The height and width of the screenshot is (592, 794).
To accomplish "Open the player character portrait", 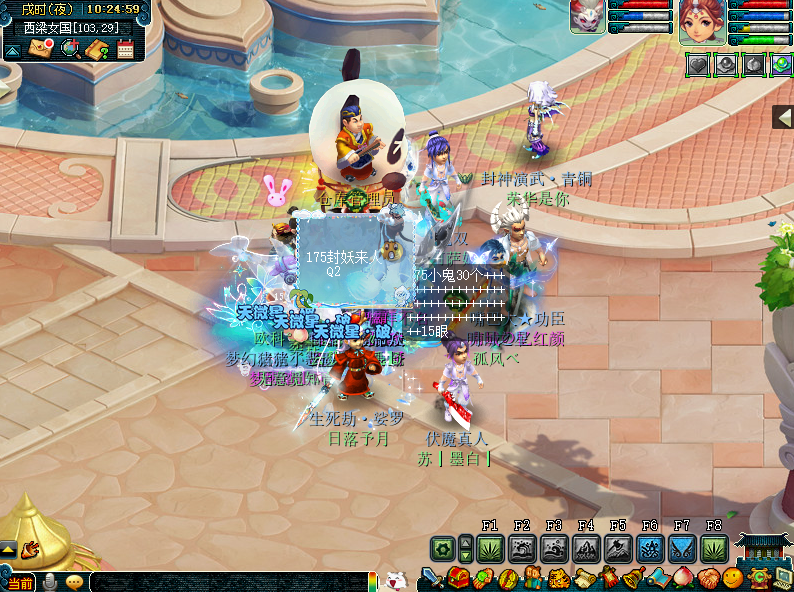I will (x=702, y=22).
